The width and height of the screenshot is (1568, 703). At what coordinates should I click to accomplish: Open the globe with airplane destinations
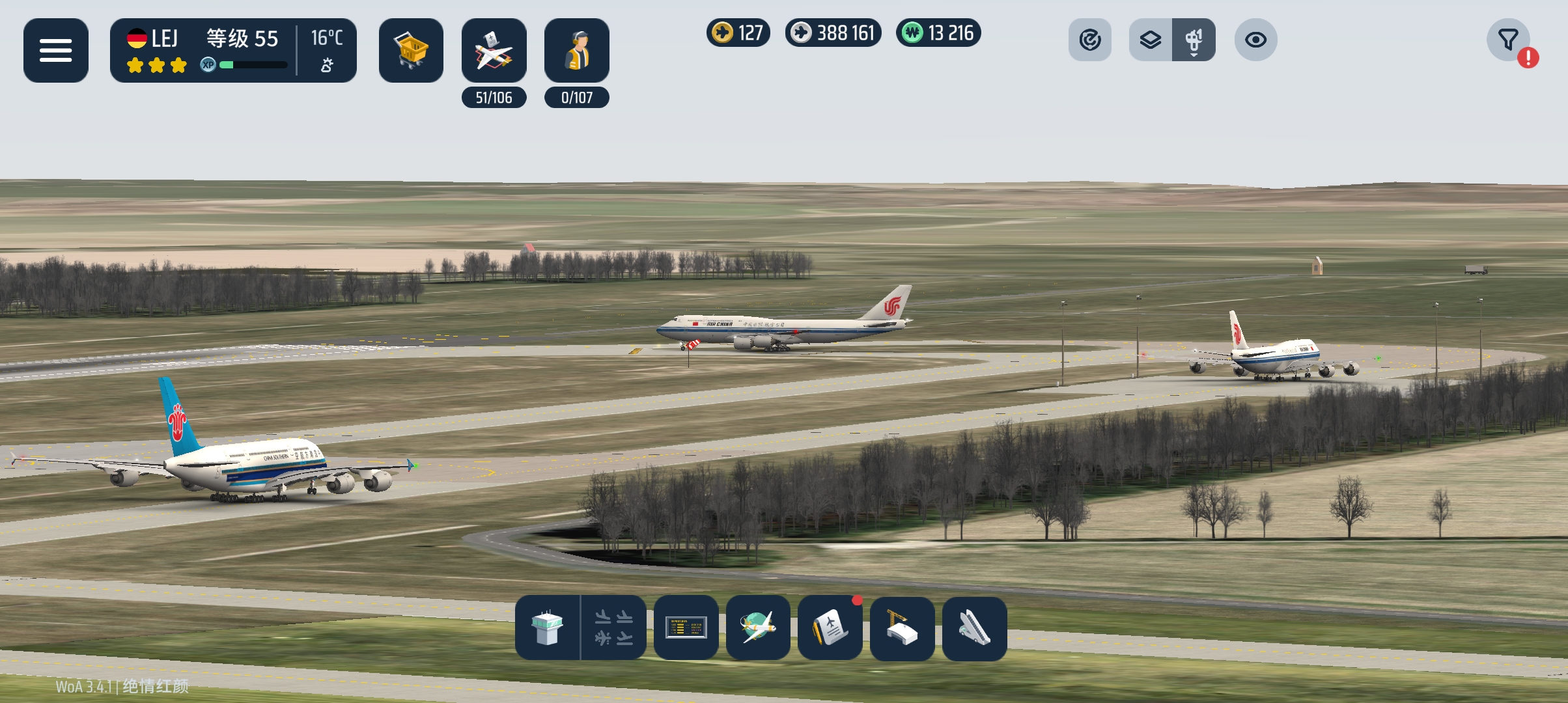(758, 627)
